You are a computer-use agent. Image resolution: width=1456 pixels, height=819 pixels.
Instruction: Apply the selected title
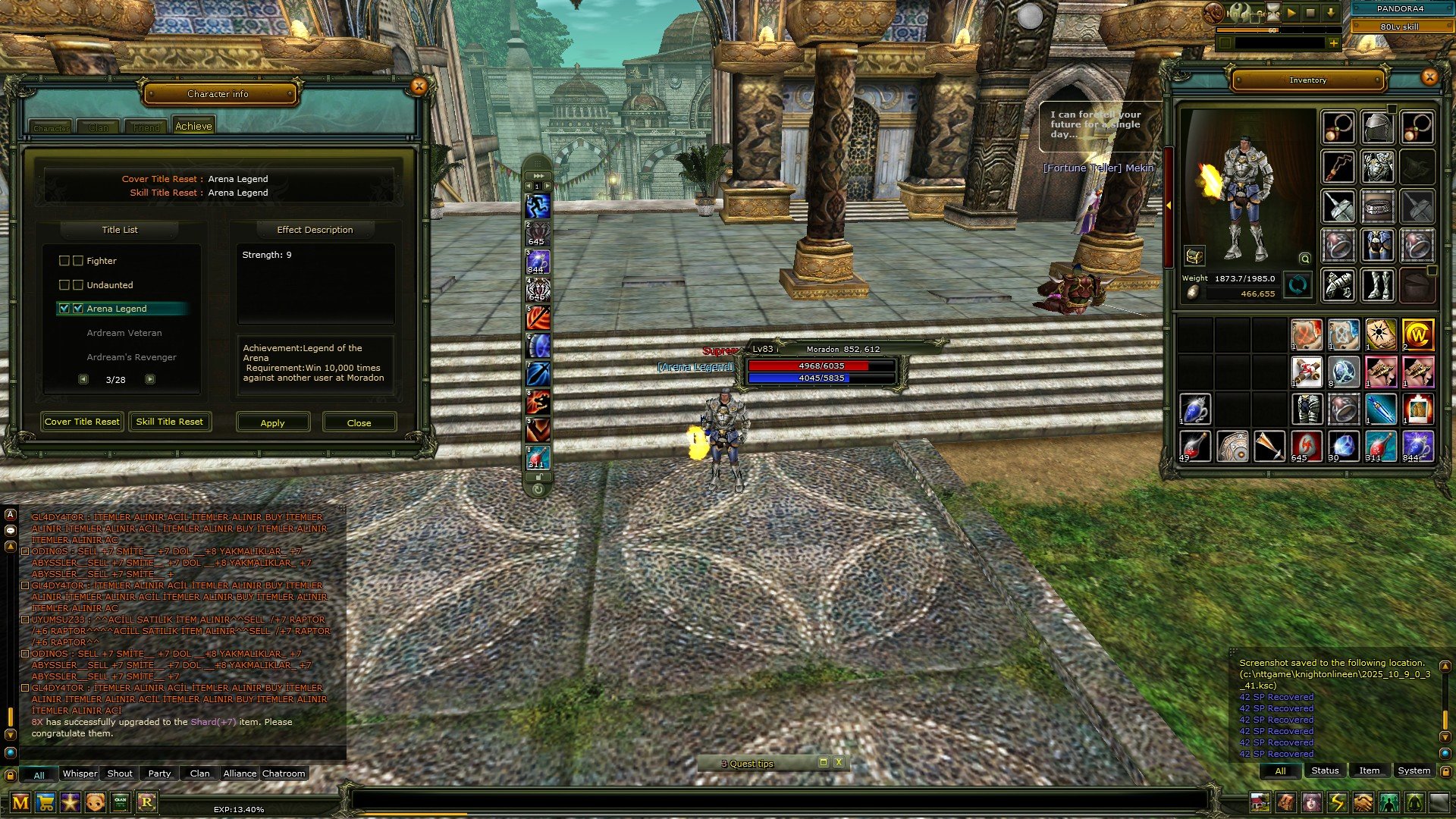pos(272,422)
